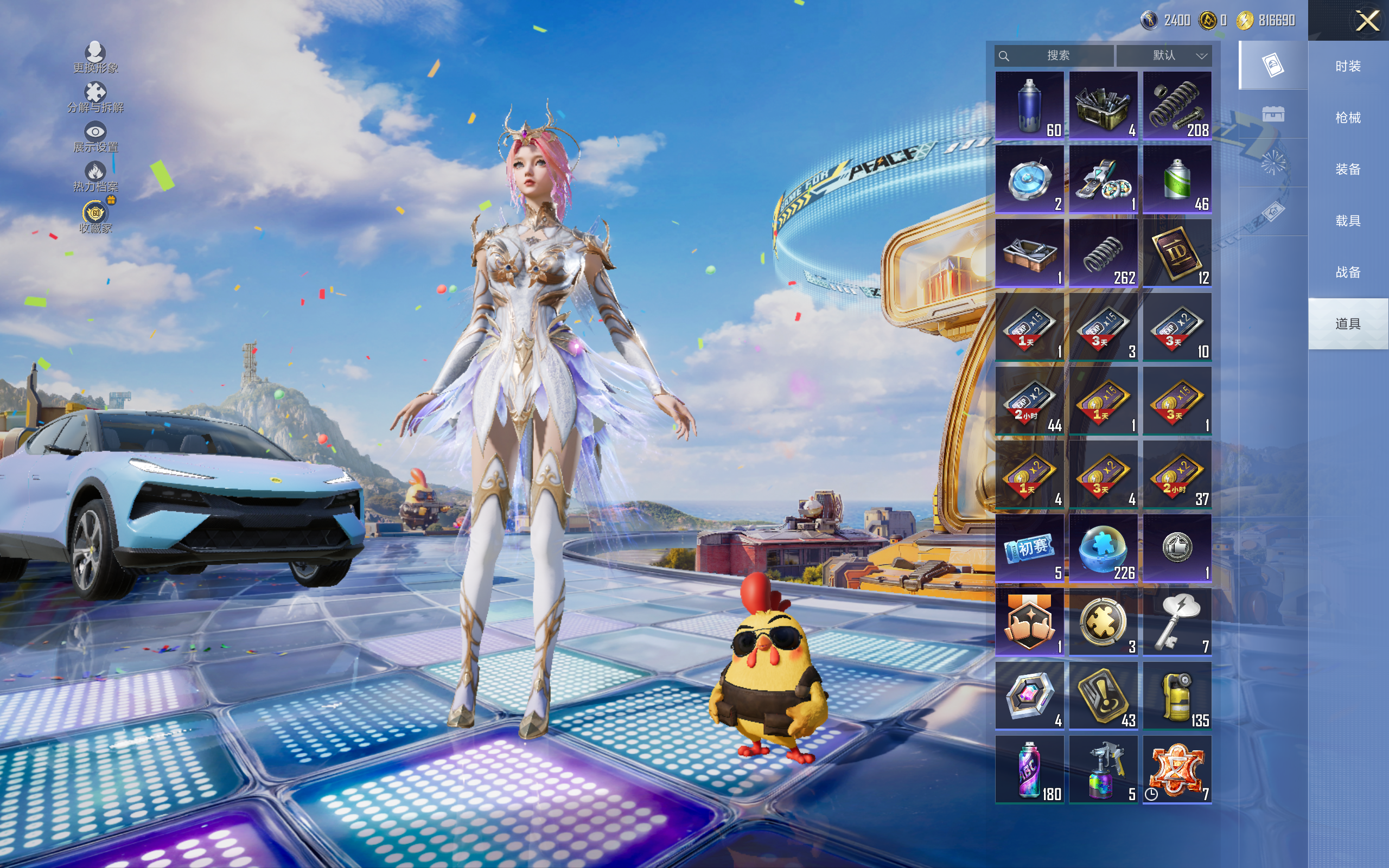
Task: Switch to the 载具 tab
Action: (x=1348, y=221)
